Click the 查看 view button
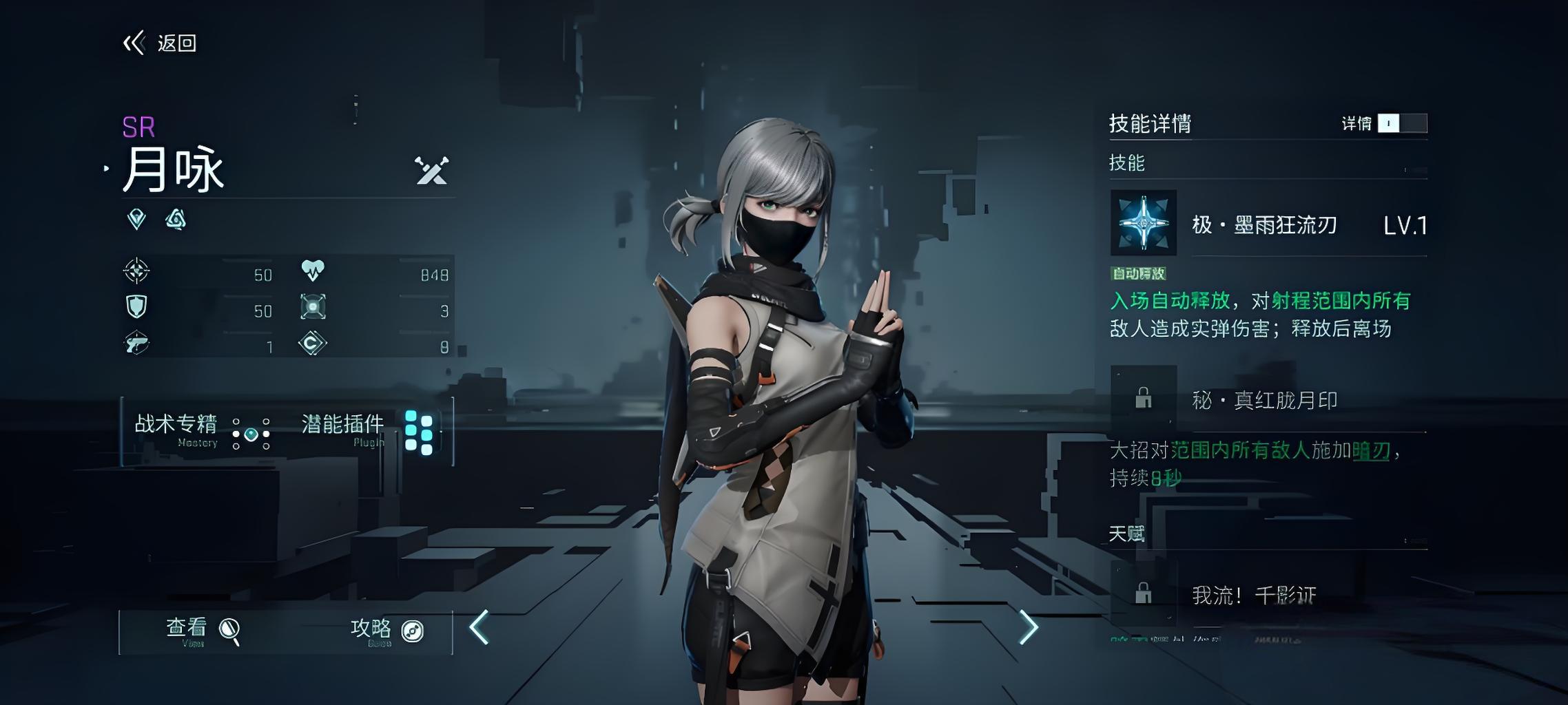Screen dimensions: 1568x705 [x=202, y=630]
